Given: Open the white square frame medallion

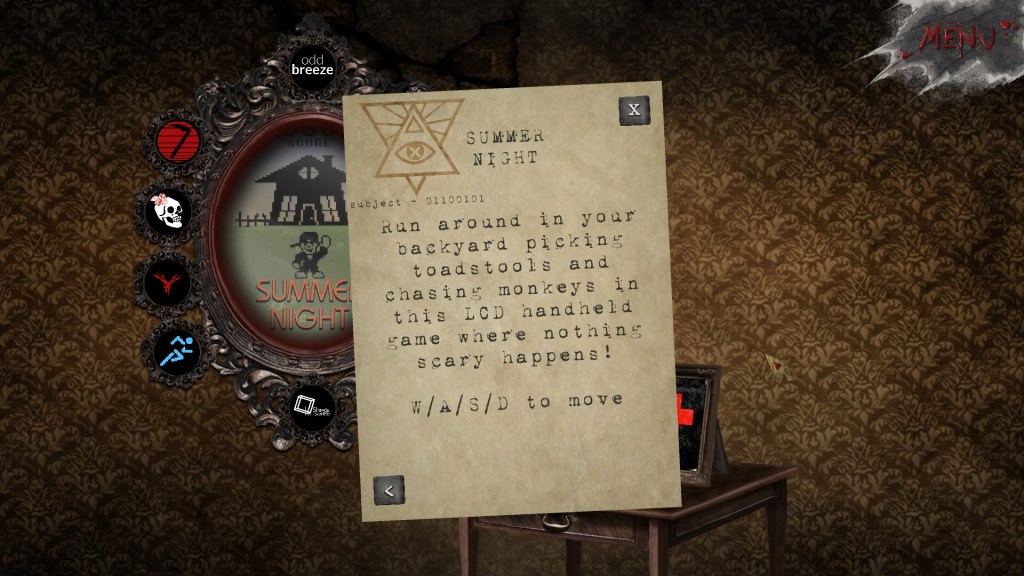Looking at the screenshot, I should [x=311, y=407].
